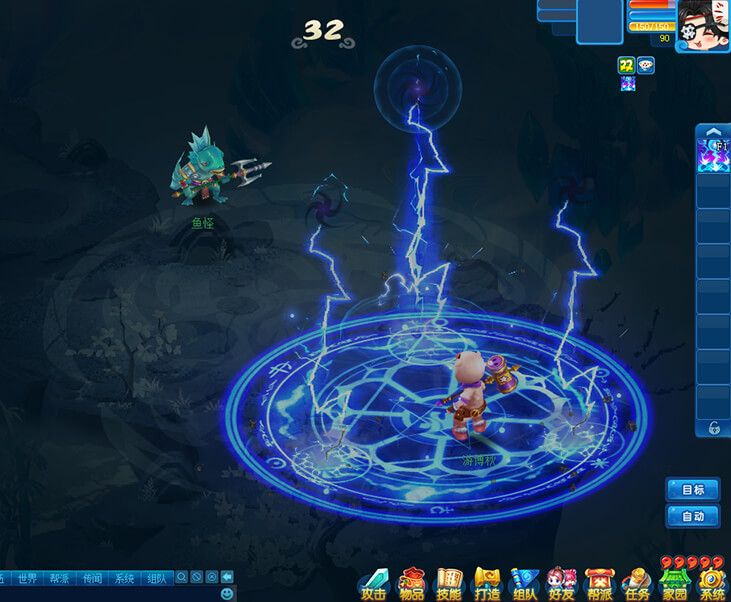
Task: Open the 技能 skills book
Action: (449, 584)
